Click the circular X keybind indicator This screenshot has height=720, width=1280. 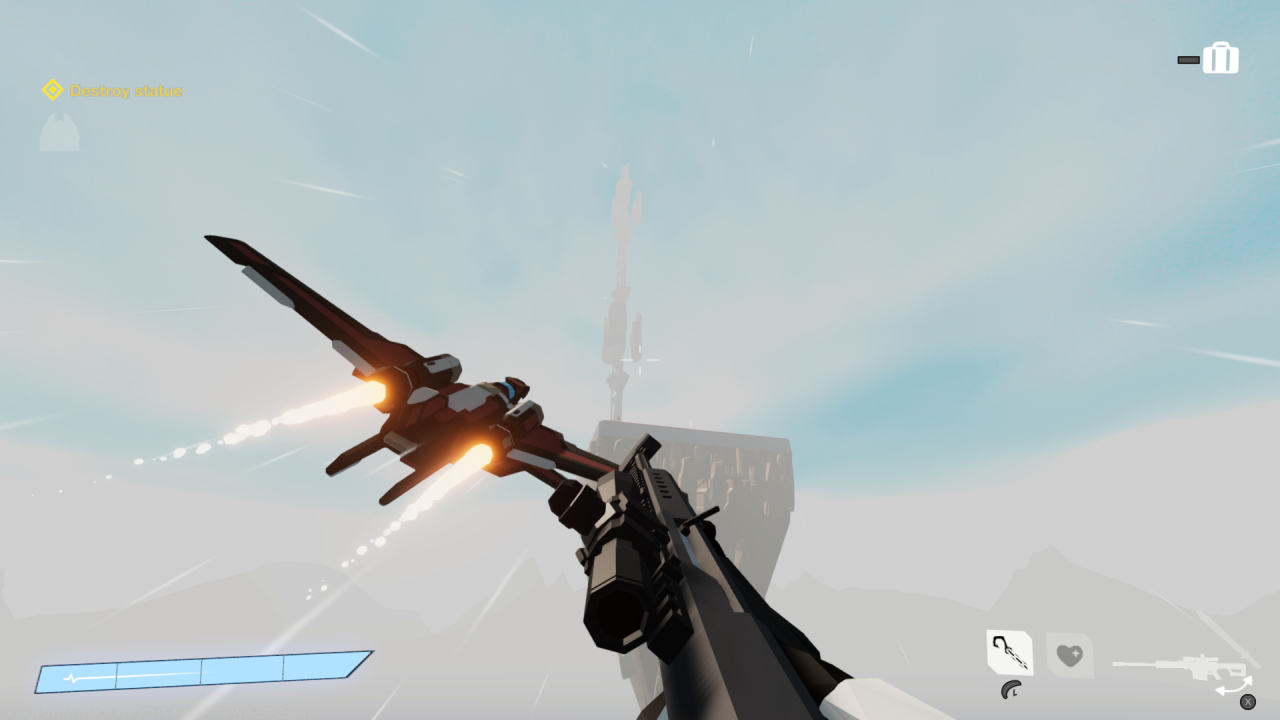point(1248,702)
